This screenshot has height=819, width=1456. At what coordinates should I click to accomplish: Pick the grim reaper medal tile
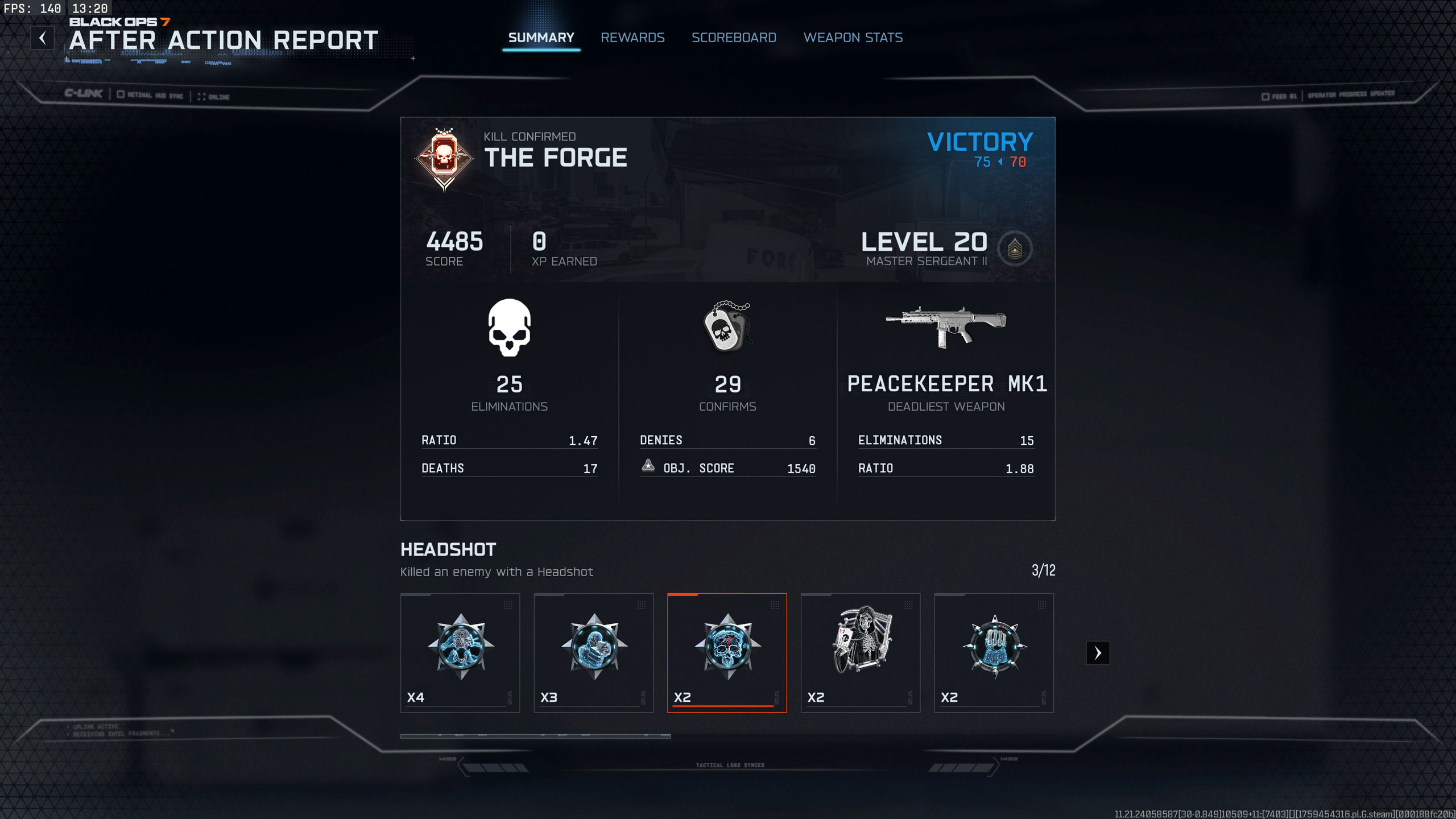tap(860, 652)
